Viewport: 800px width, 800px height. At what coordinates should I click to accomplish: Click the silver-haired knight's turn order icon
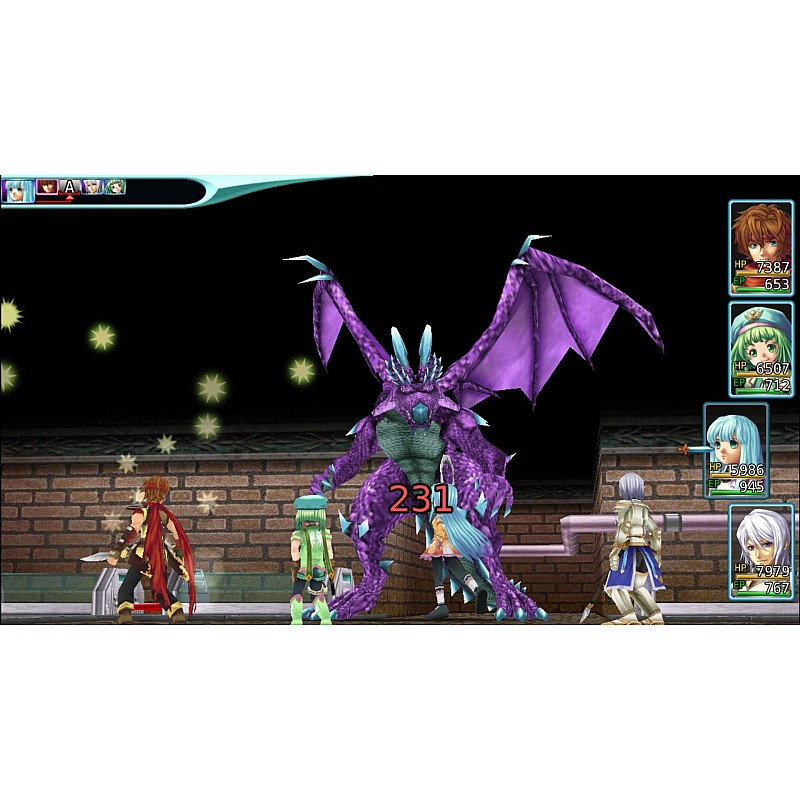(x=92, y=187)
